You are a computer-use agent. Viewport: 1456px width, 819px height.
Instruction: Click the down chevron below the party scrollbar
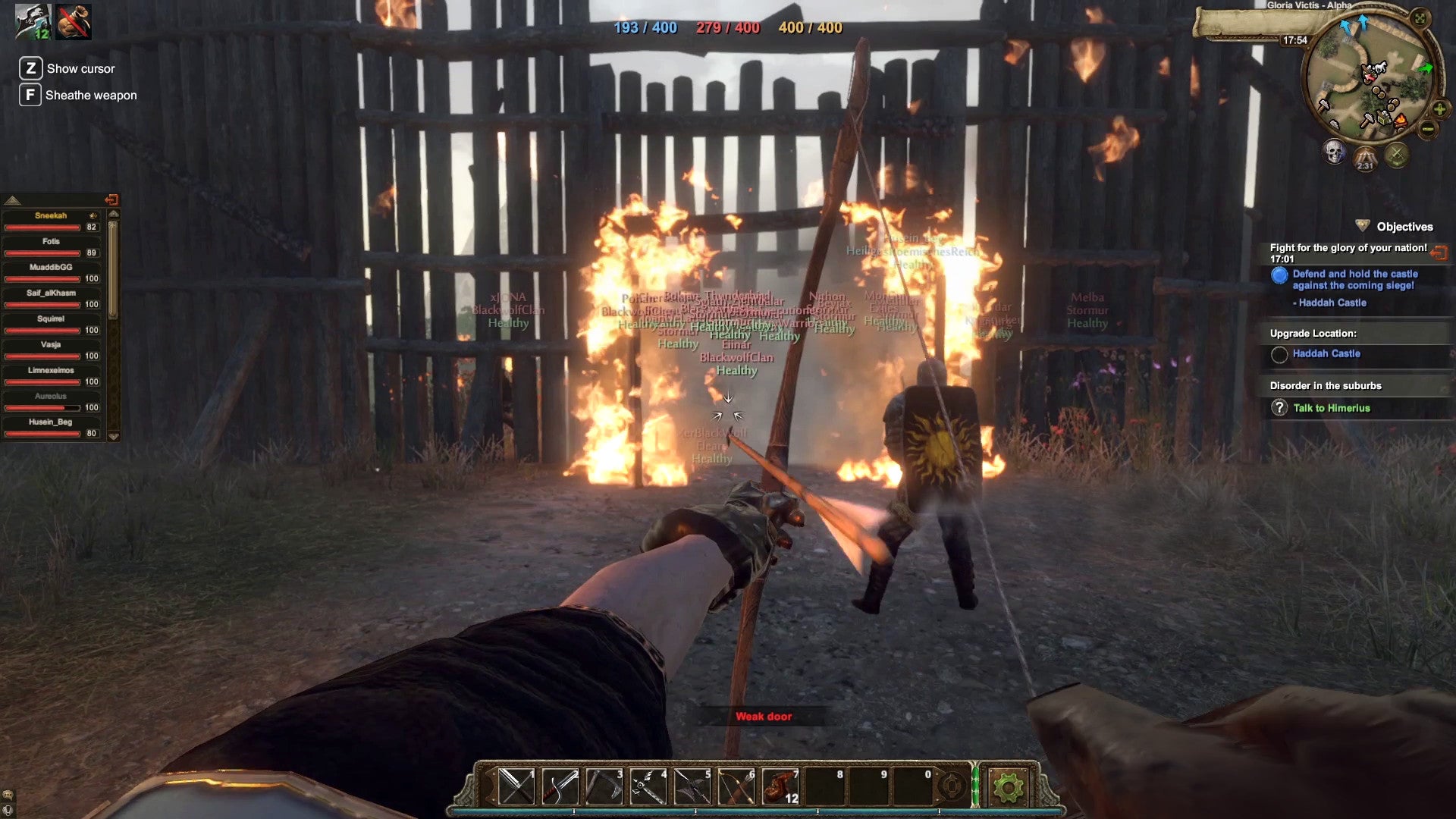tap(114, 434)
